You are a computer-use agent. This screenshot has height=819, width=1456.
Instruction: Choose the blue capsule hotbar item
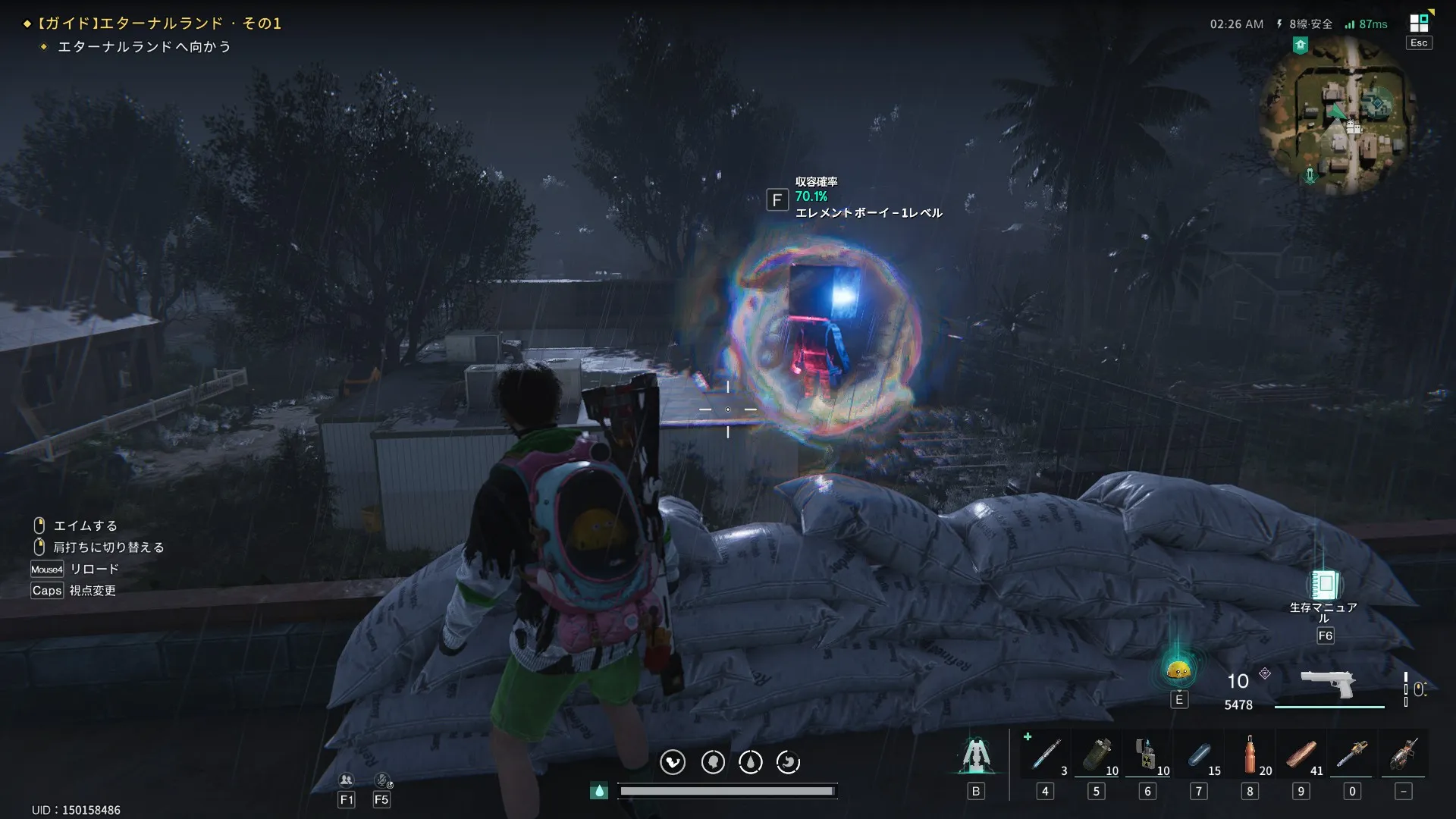pyautogui.click(x=1199, y=755)
